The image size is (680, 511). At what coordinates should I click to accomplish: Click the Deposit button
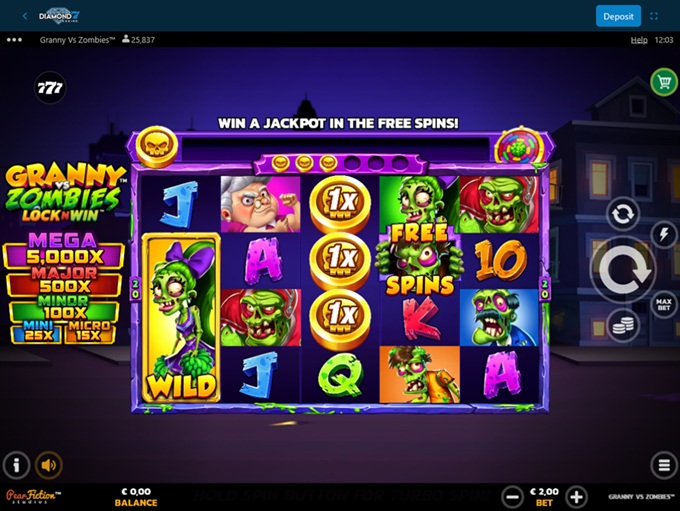(618, 16)
